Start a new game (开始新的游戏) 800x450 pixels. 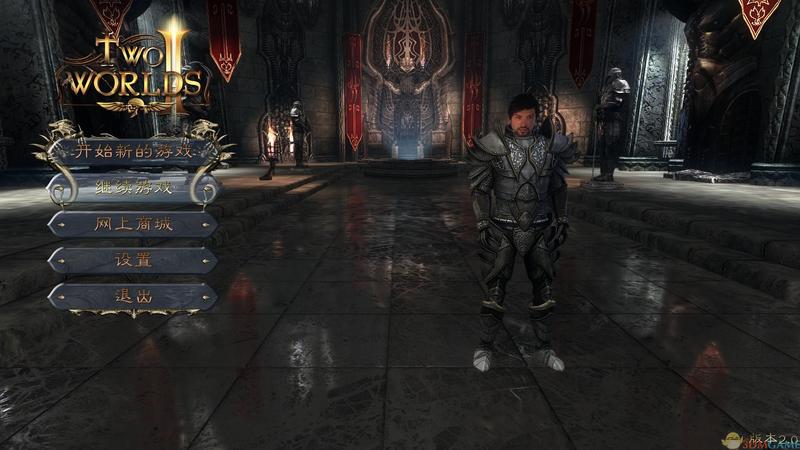click(x=133, y=152)
